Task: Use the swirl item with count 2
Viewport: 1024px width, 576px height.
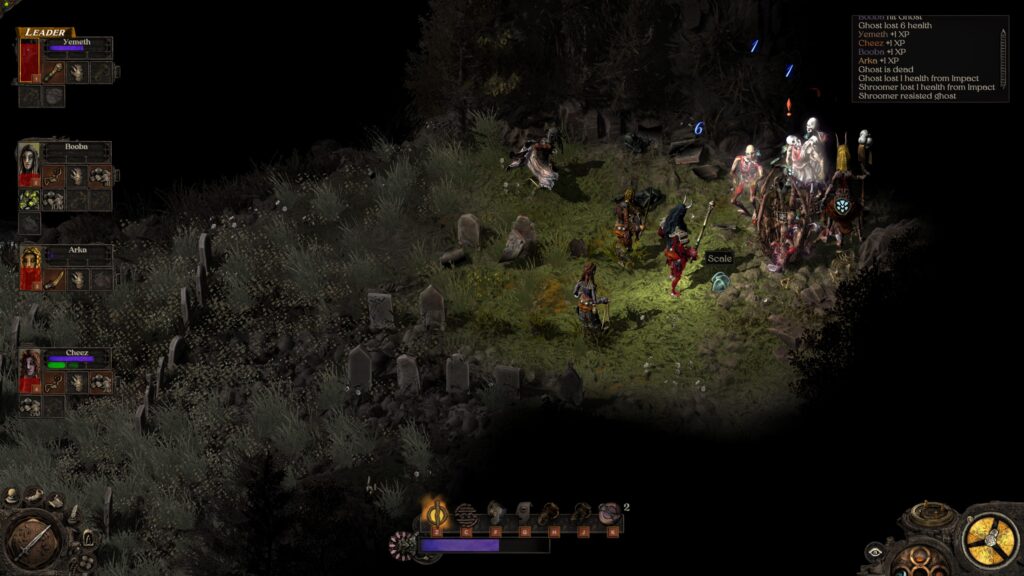Action: [x=609, y=514]
